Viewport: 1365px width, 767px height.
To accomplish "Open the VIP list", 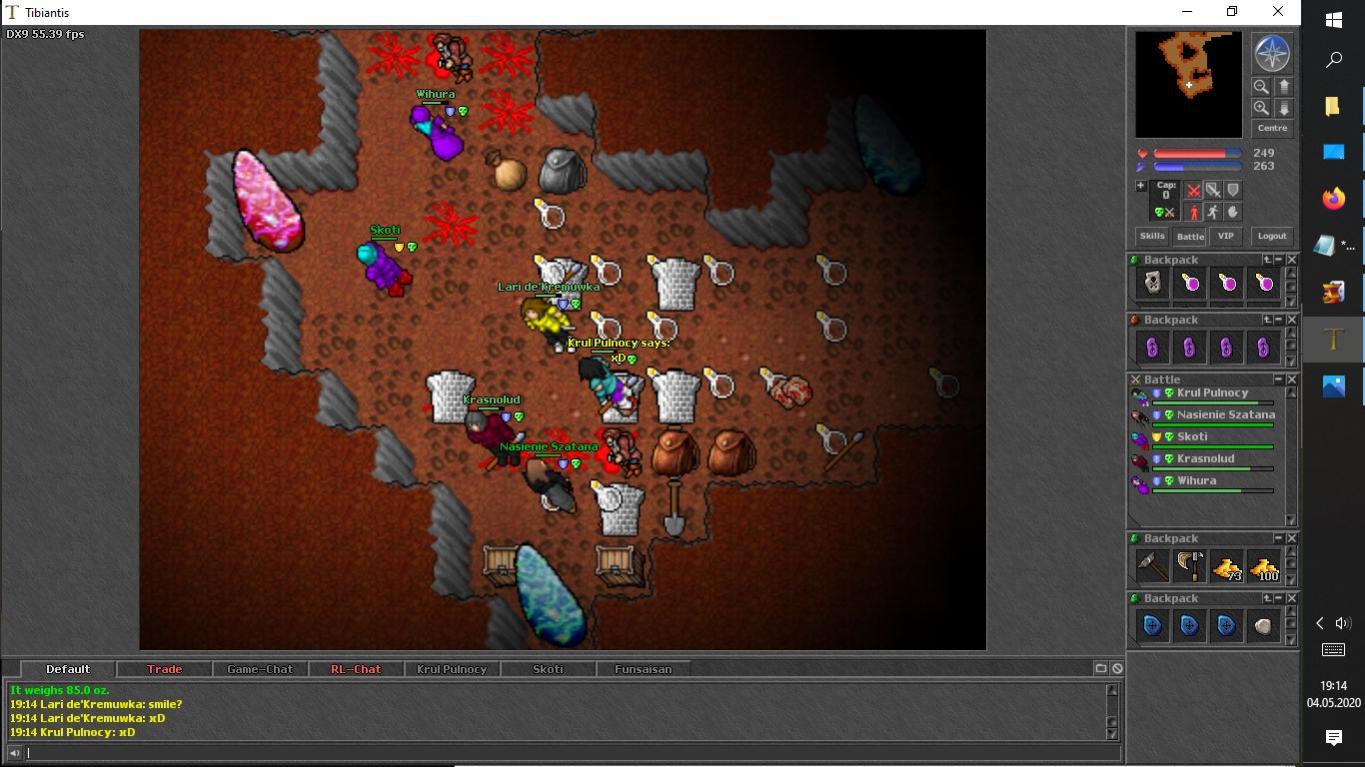I will click(1225, 236).
